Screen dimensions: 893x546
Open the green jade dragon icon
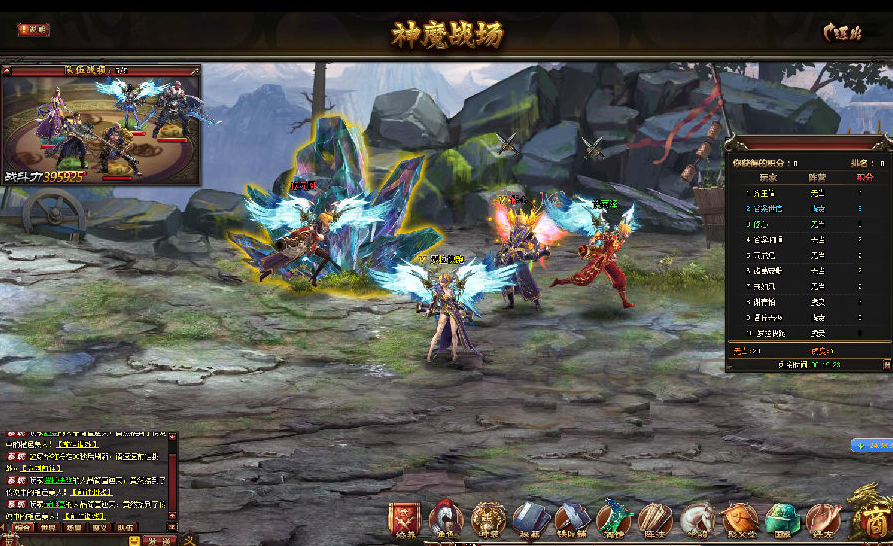click(614, 519)
